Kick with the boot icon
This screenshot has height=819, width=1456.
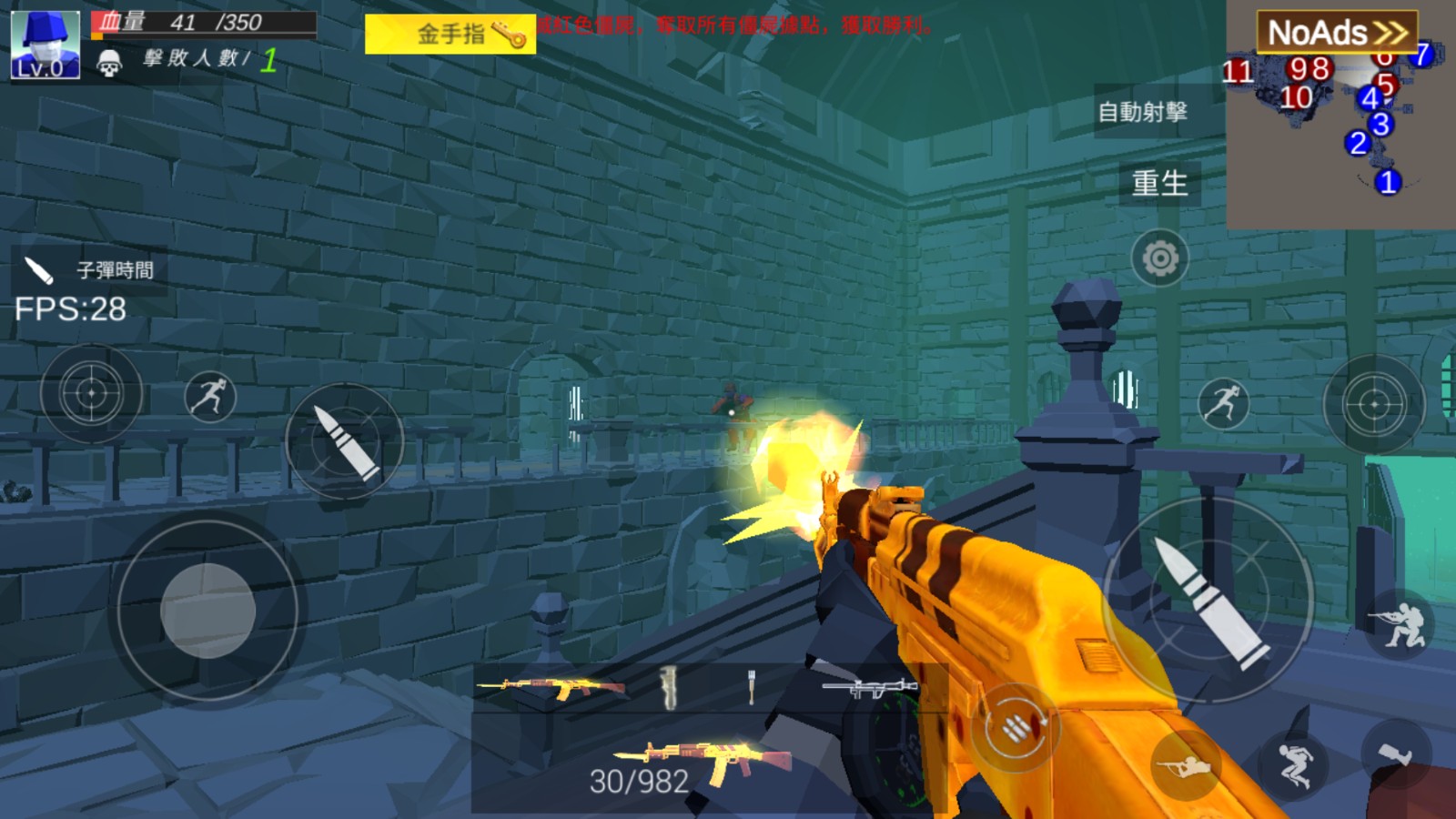(1396, 753)
